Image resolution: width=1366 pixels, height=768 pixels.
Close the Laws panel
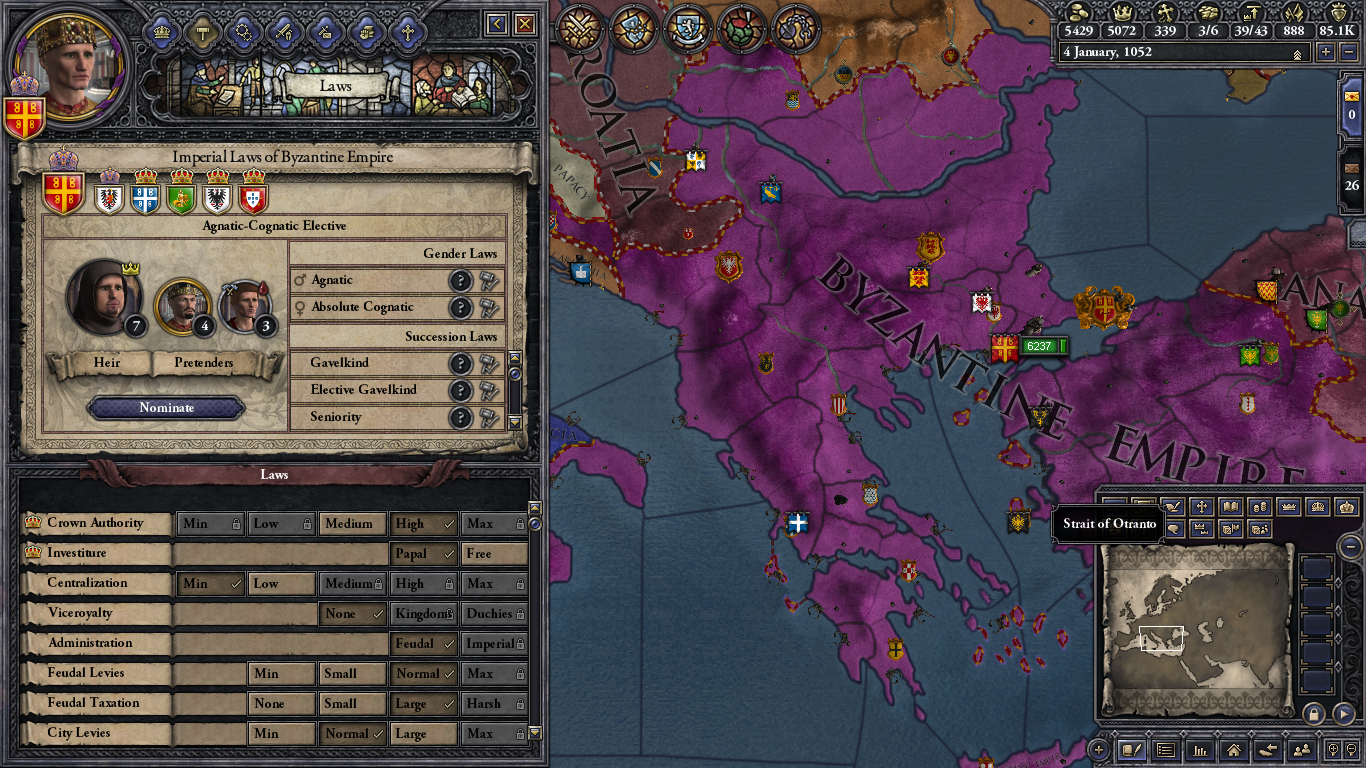point(524,24)
